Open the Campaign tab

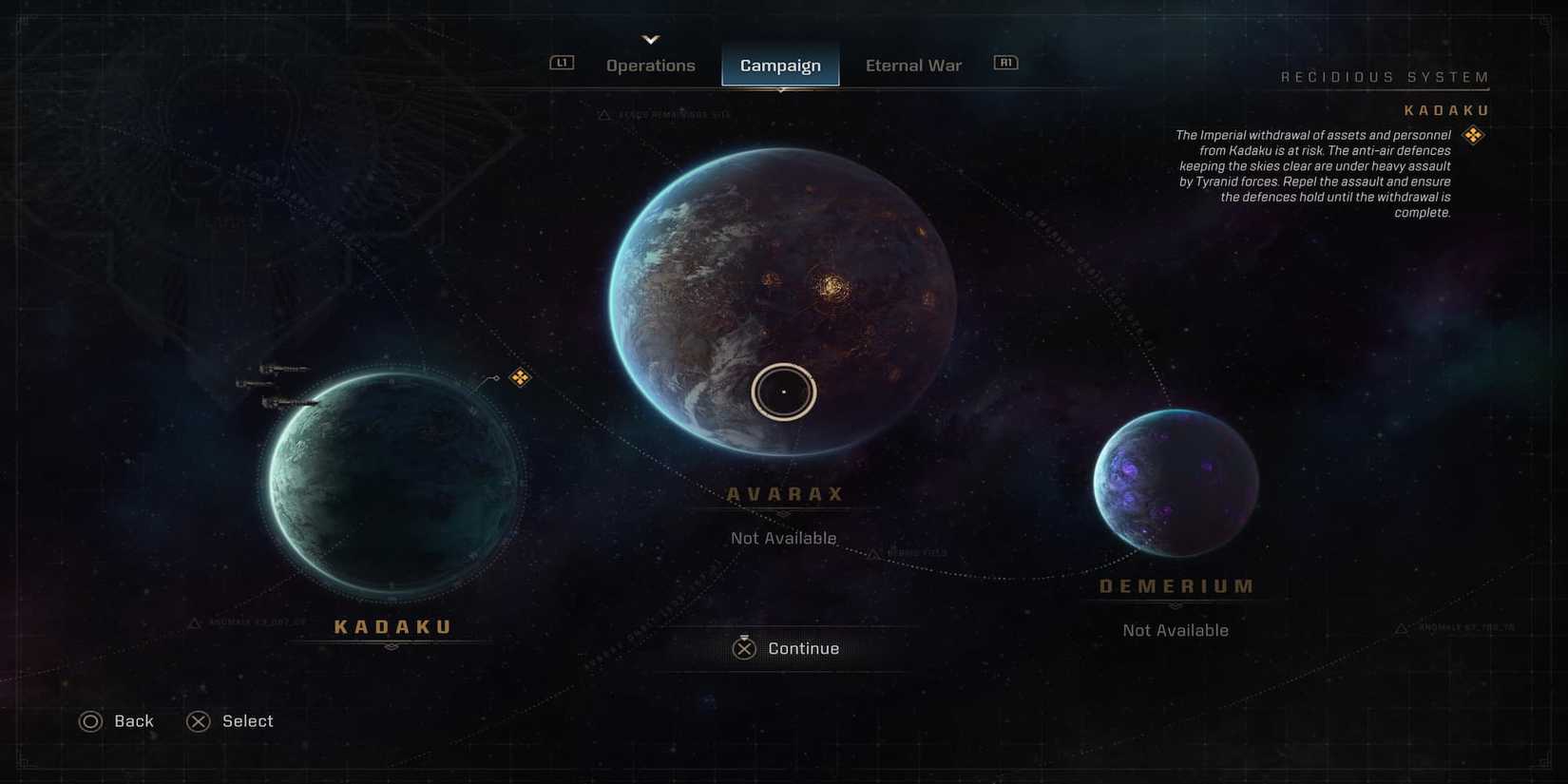780,65
